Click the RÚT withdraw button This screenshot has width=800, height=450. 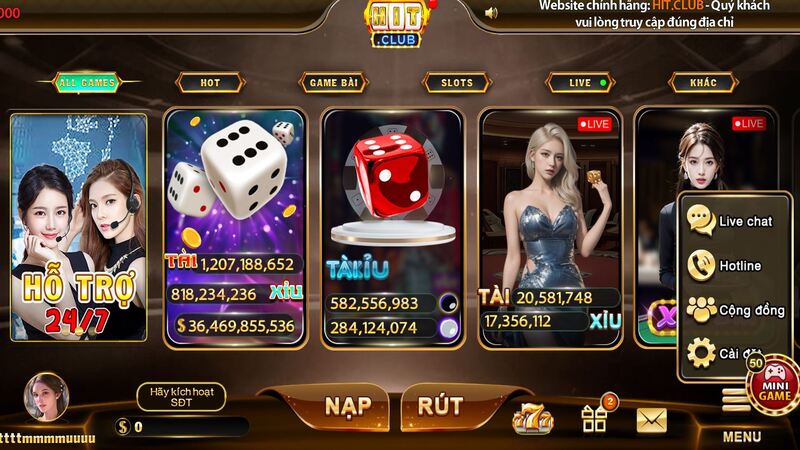coord(440,406)
